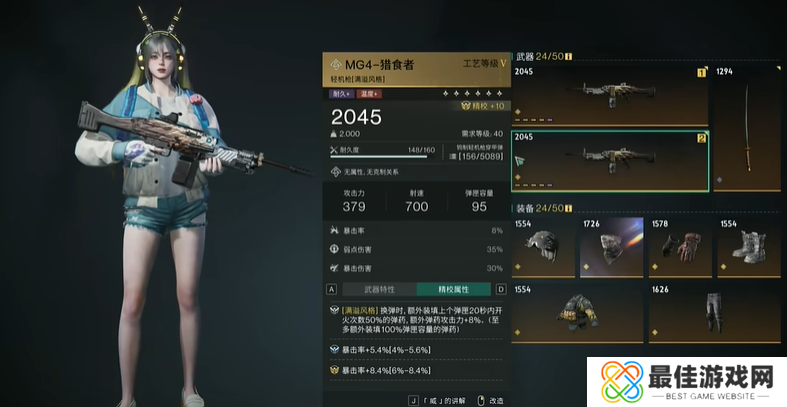Click the 最佳游戏网 site logo
This screenshot has width=787, height=407.
(x=688, y=380)
